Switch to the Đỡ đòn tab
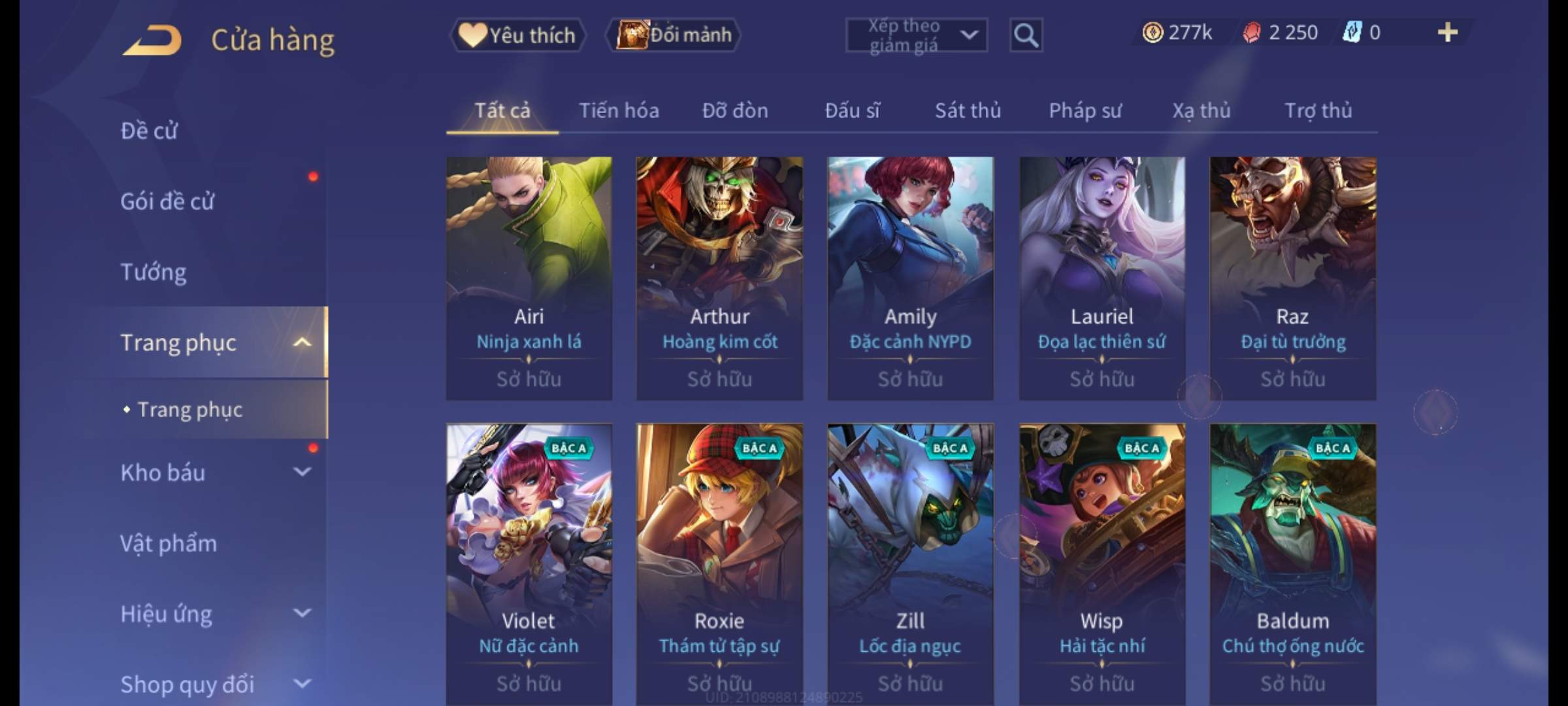The width and height of the screenshot is (1568, 706). pos(735,110)
